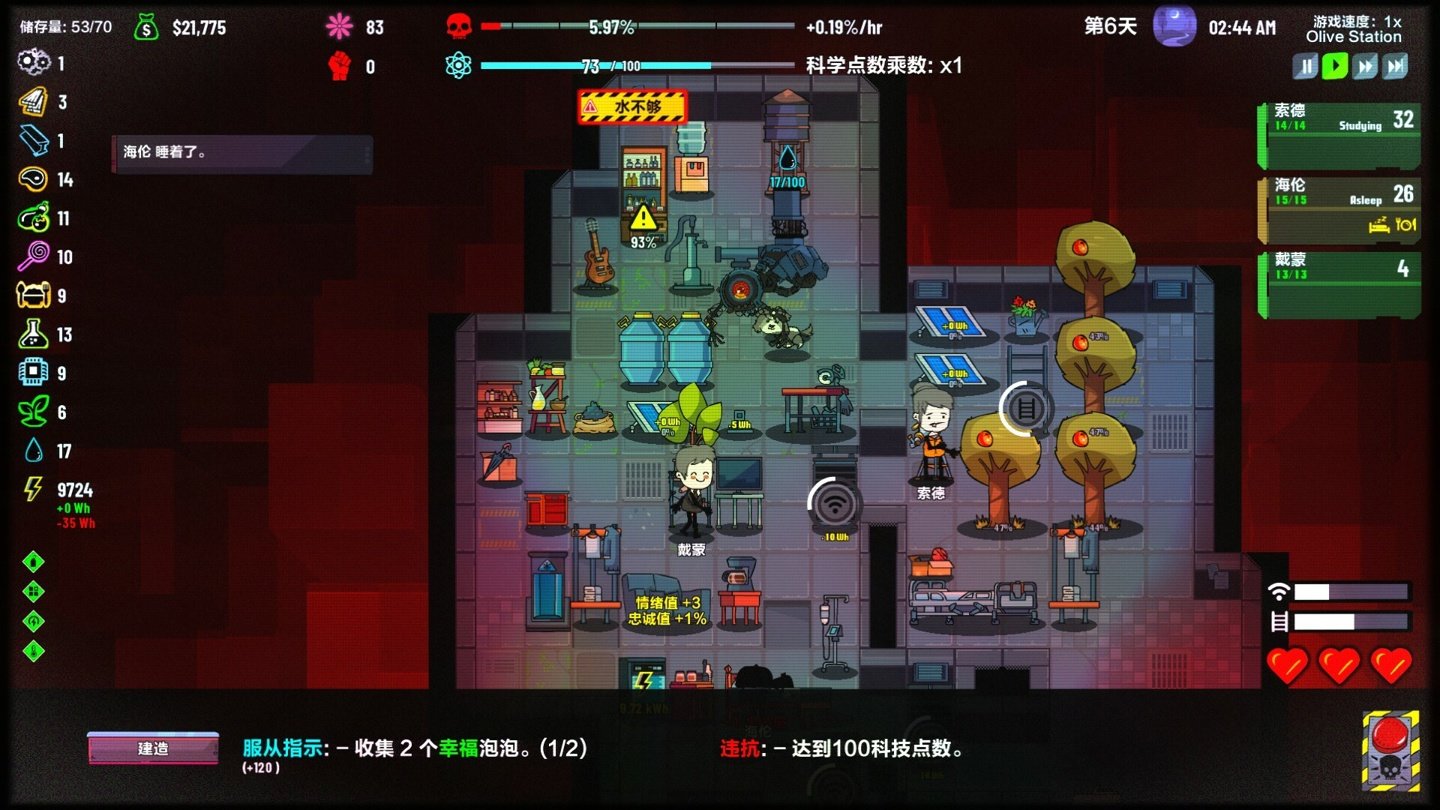Set game speed to normal play
This screenshot has height=810, width=1440.
coord(1335,66)
